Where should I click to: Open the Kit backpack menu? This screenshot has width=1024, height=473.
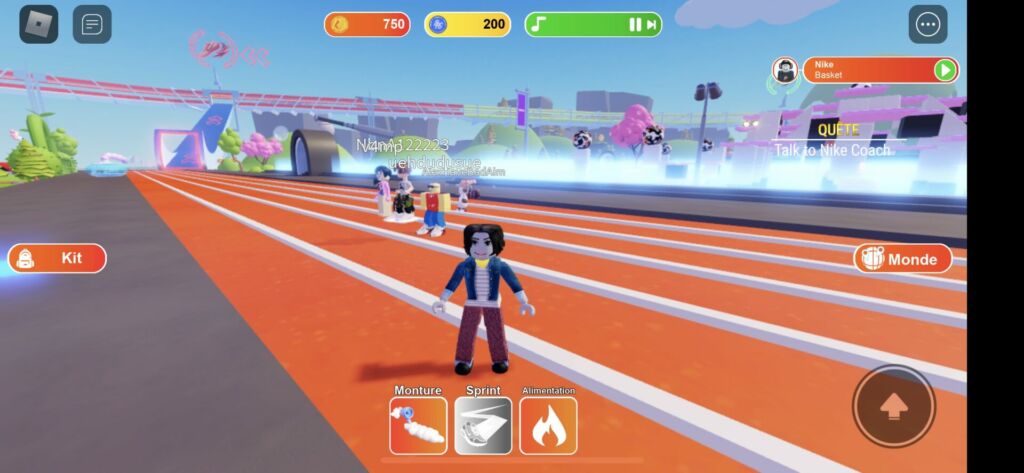(57, 258)
